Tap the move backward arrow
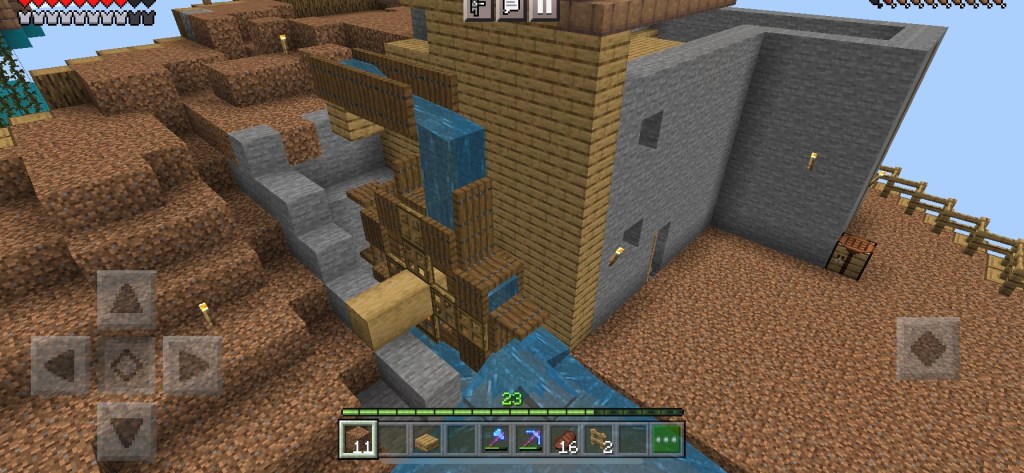 [x=126, y=430]
